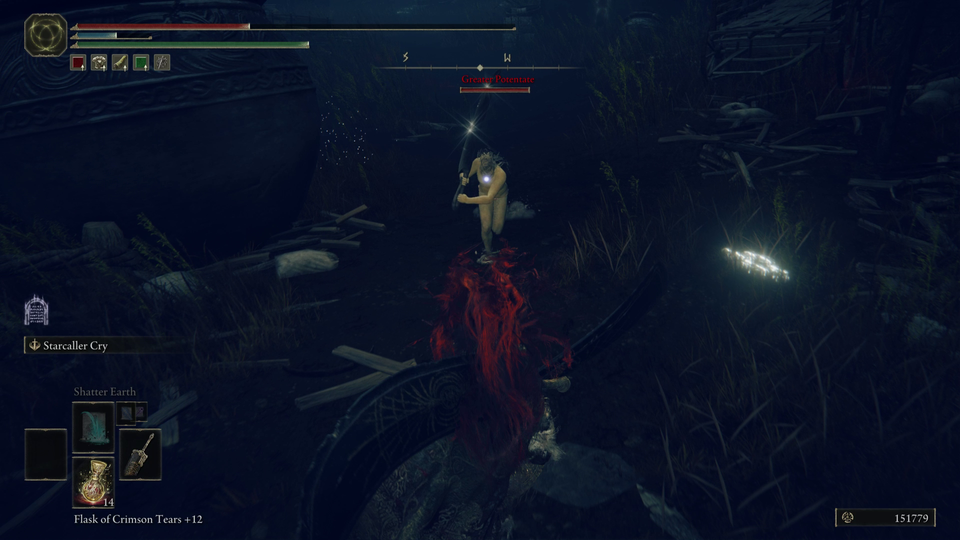Click the red square buff icon
This screenshot has height=540, width=960.
coord(78,63)
